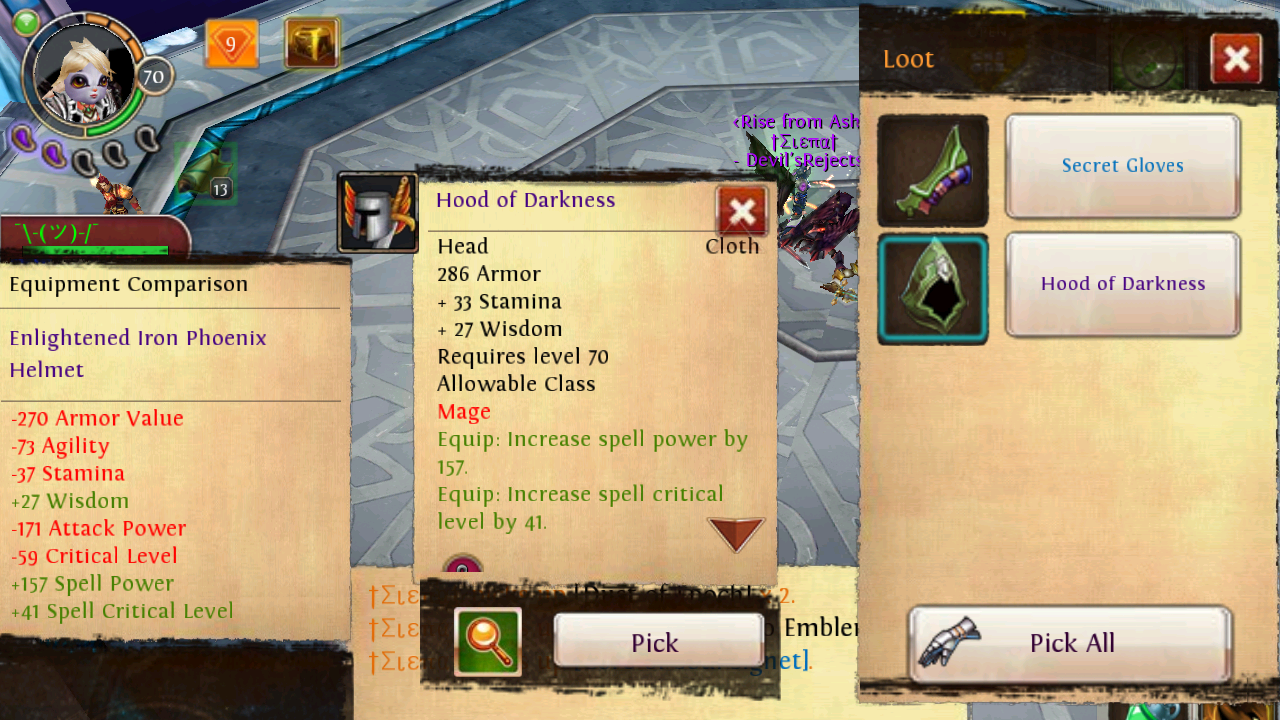This screenshot has width=1280, height=720.
Task: Click the Secret Gloves loot icon
Action: coord(933,170)
